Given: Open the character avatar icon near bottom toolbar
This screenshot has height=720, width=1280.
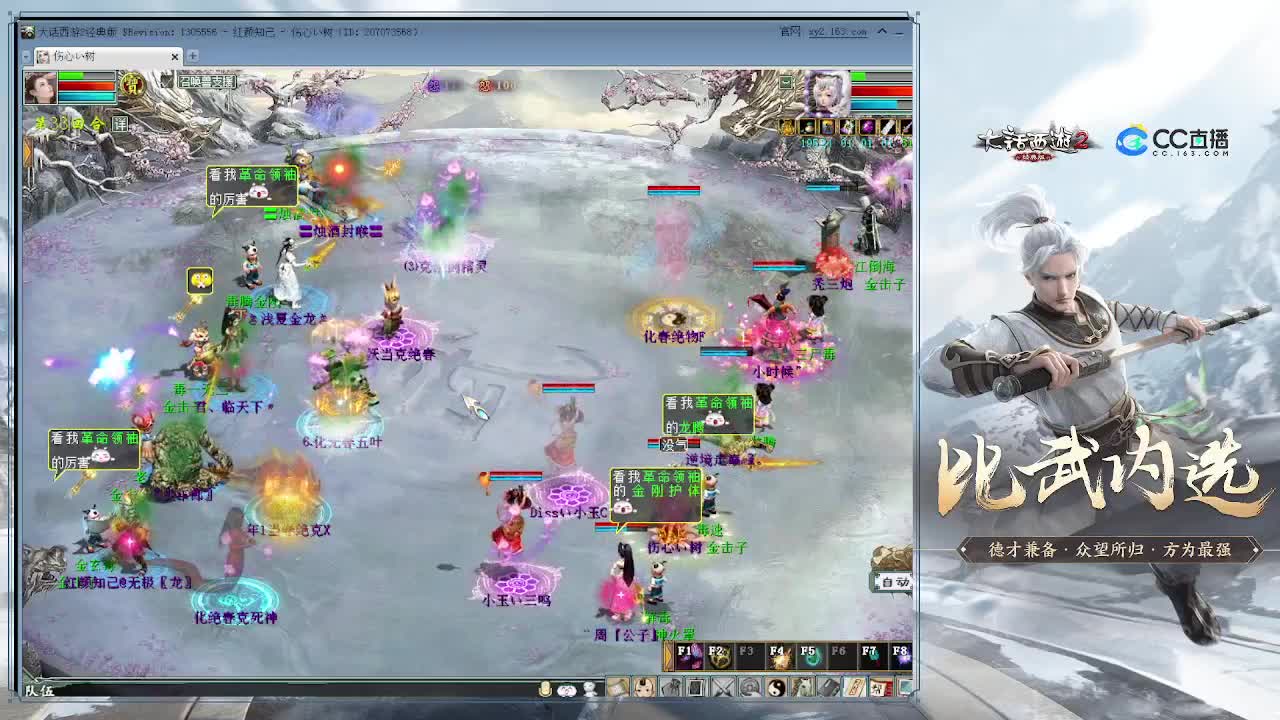Looking at the screenshot, I should tap(645, 688).
